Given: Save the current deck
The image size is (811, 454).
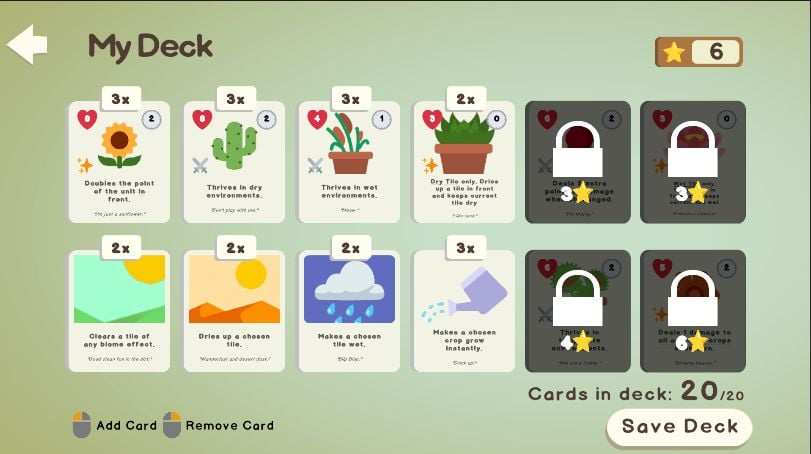Looking at the screenshot, I should pyautogui.click(x=679, y=427).
